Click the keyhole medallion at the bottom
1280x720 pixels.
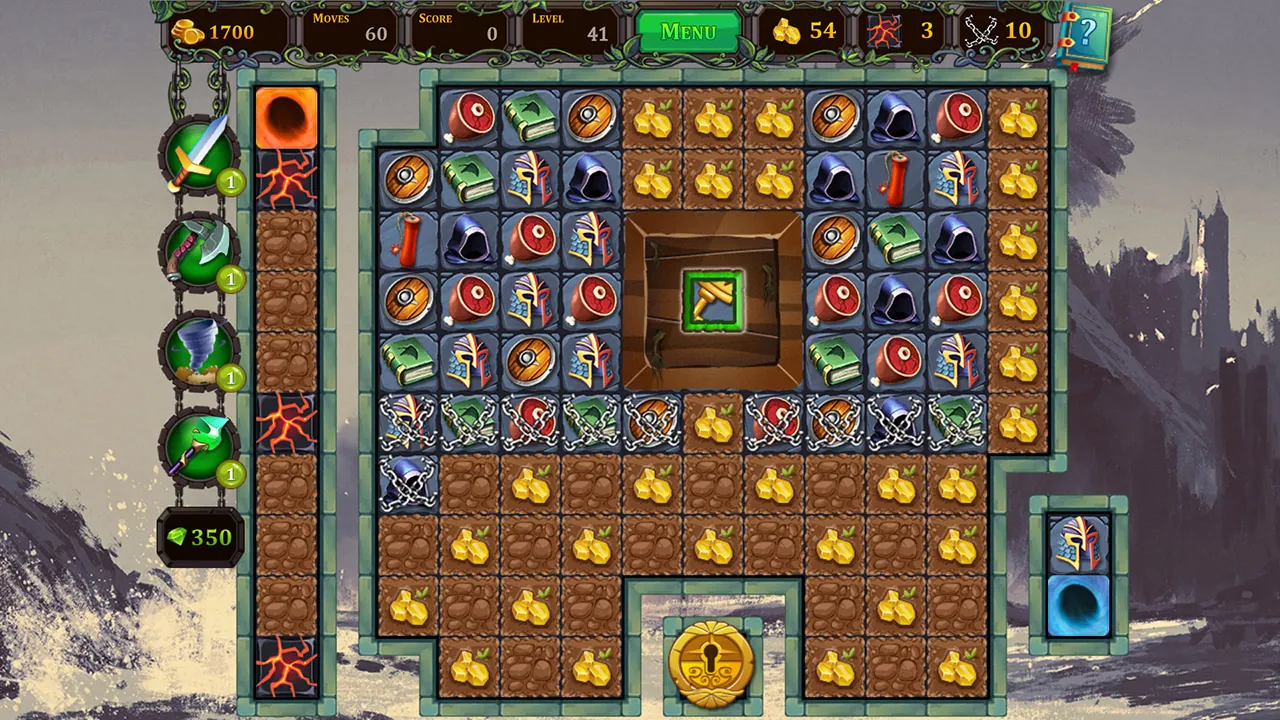pos(713,665)
